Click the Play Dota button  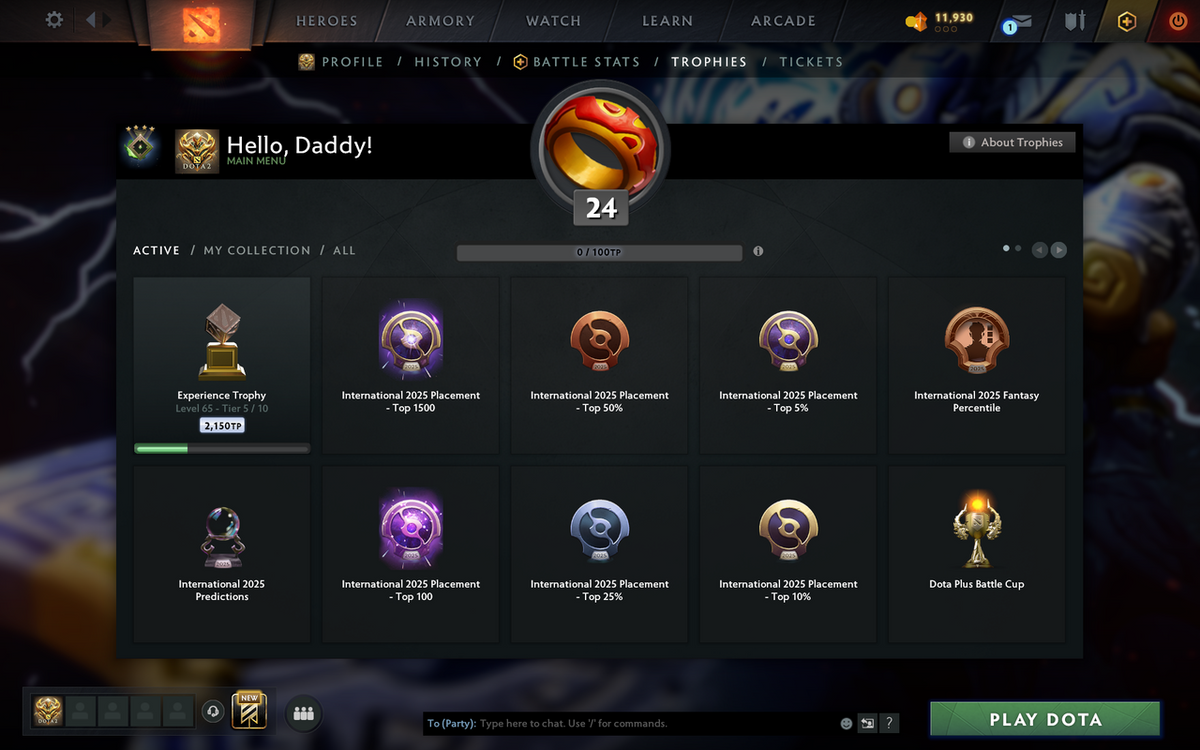pyautogui.click(x=1045, y=719)
